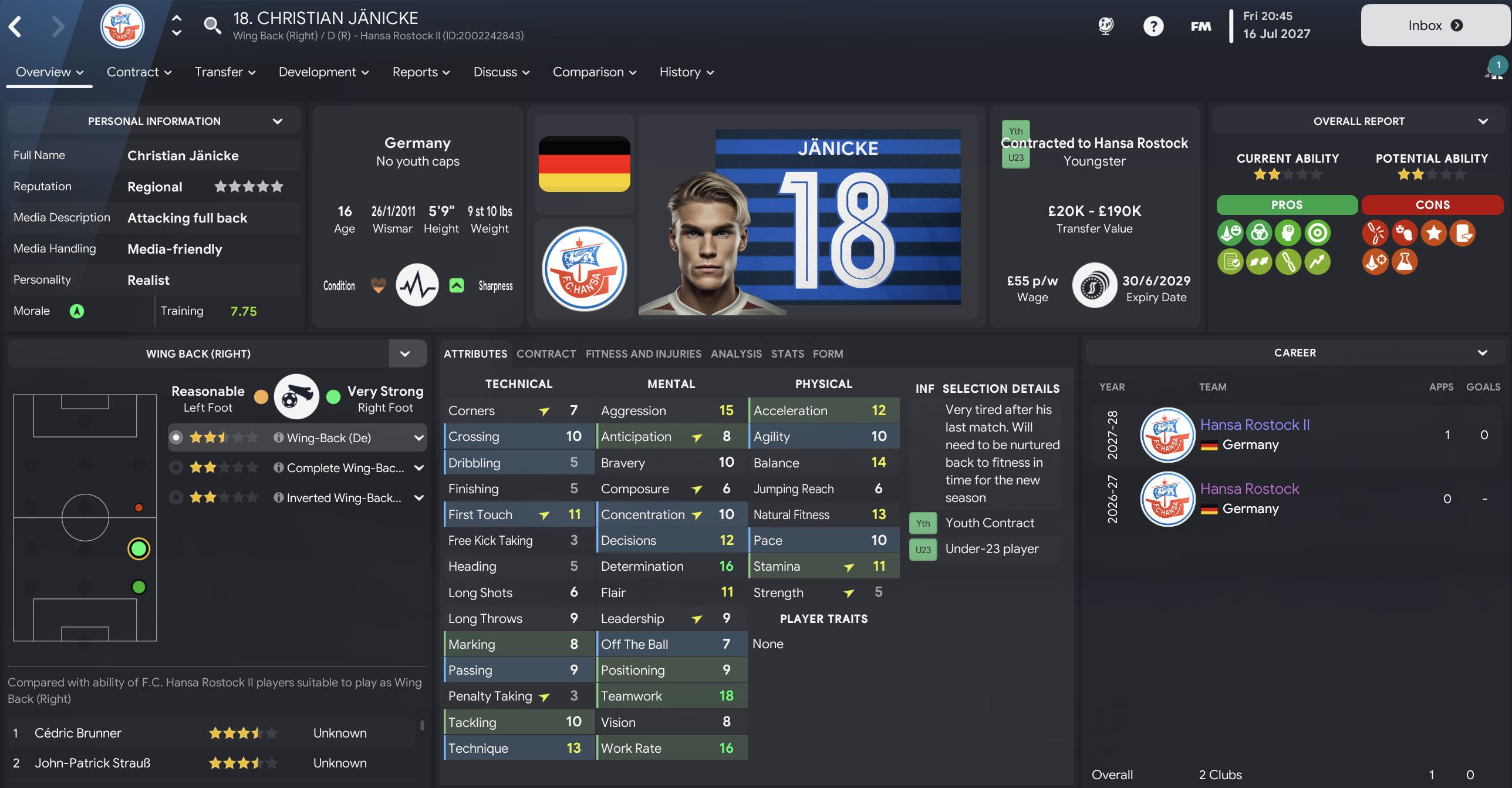The image size is (1512, 788).
Task: View the Form tab
Action: pyautogui.click(x=828, y=353)
